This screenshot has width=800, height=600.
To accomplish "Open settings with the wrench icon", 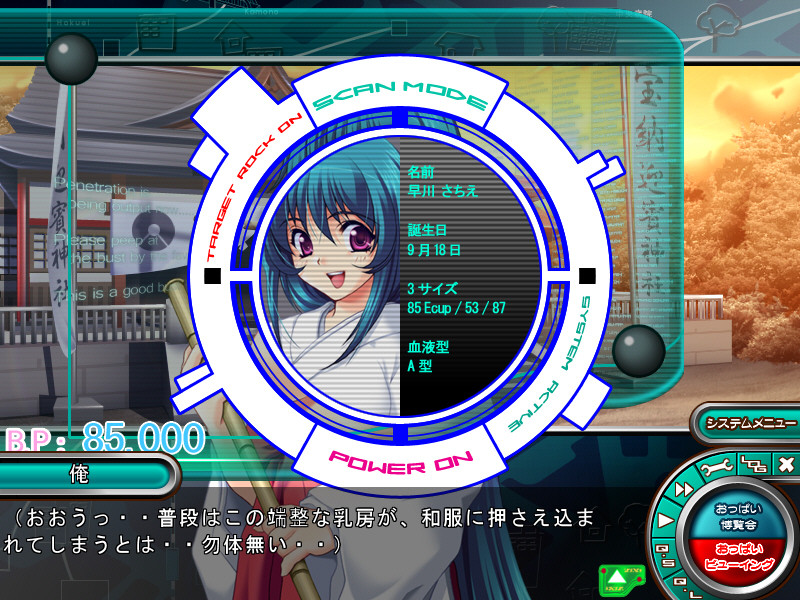I will 716,468.
